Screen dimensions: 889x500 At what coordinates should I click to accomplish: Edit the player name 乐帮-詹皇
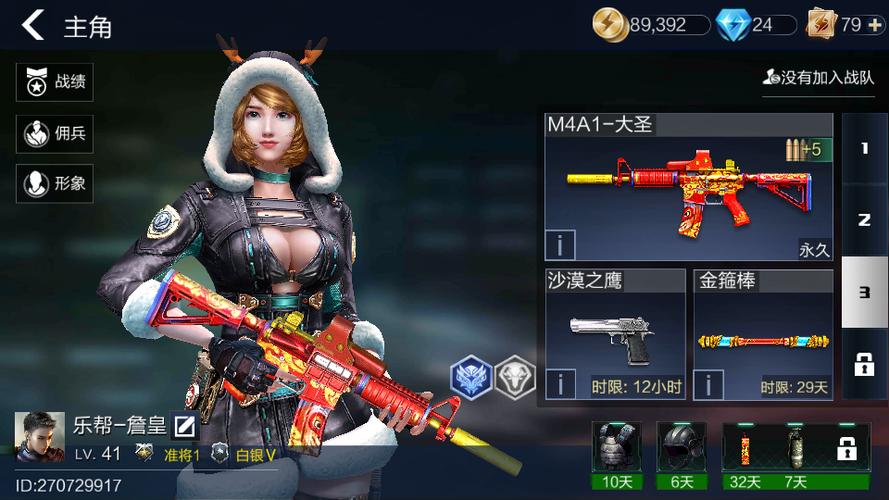point(184,426)
